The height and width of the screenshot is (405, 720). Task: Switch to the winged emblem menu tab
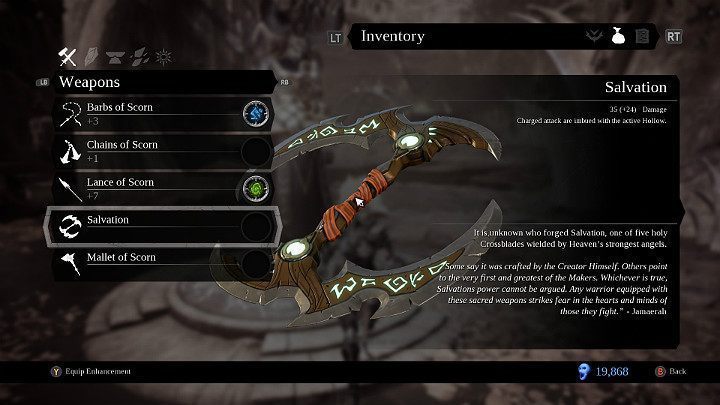click(x=594, y=37)
